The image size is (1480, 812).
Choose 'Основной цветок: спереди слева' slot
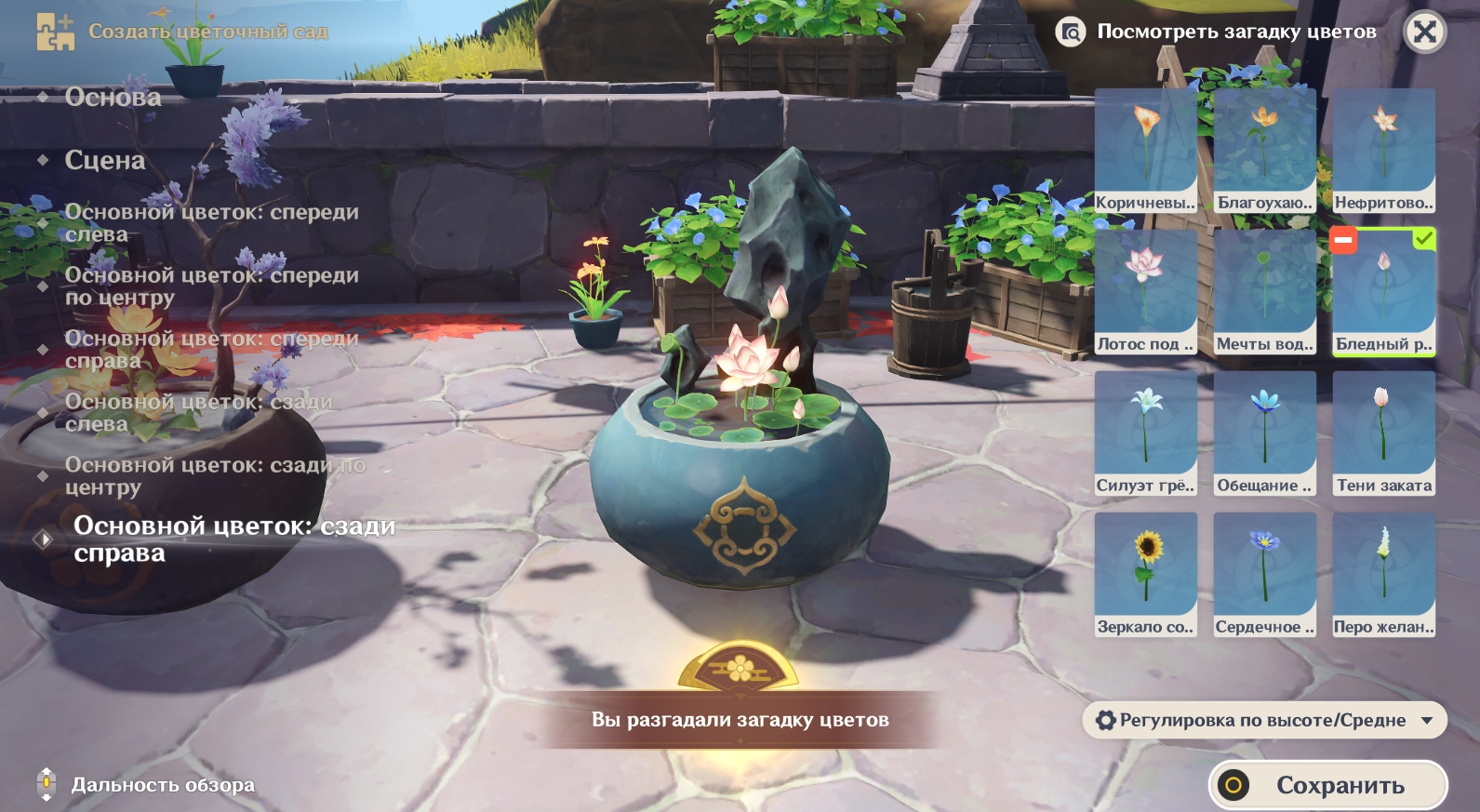click(x=210, y=223)
